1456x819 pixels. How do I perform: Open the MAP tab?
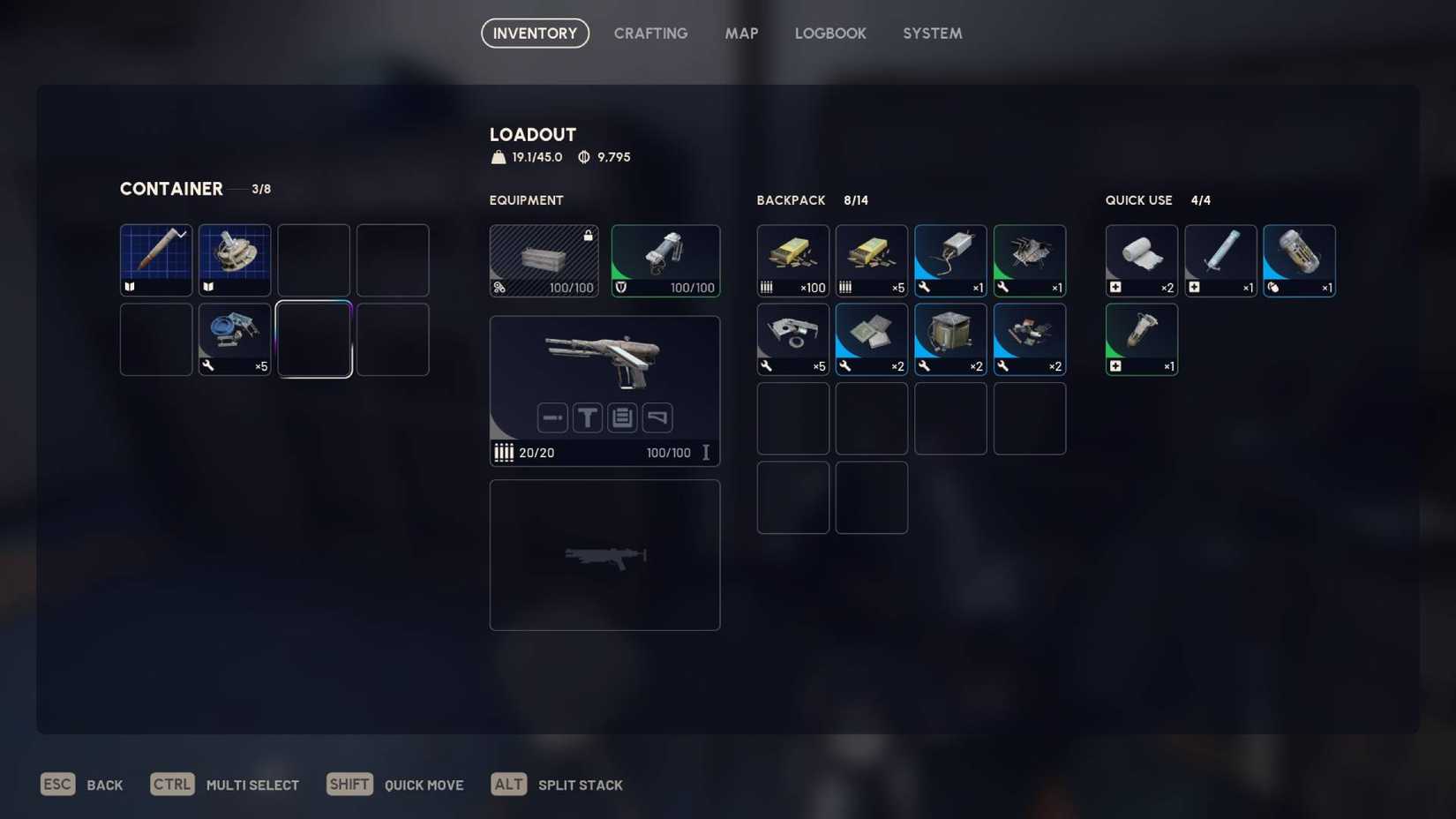tap(741, 33)
